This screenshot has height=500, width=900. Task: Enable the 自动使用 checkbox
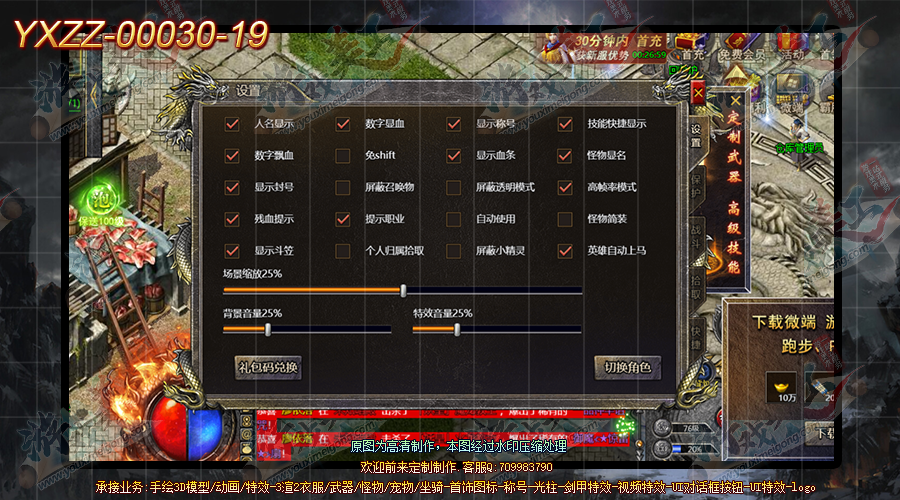click(454, 218)
